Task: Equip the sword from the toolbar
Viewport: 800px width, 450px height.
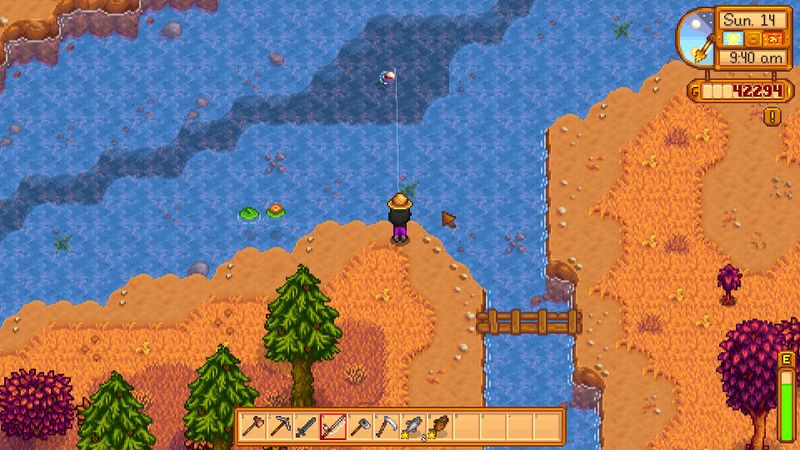Action: tap(306, 427)
